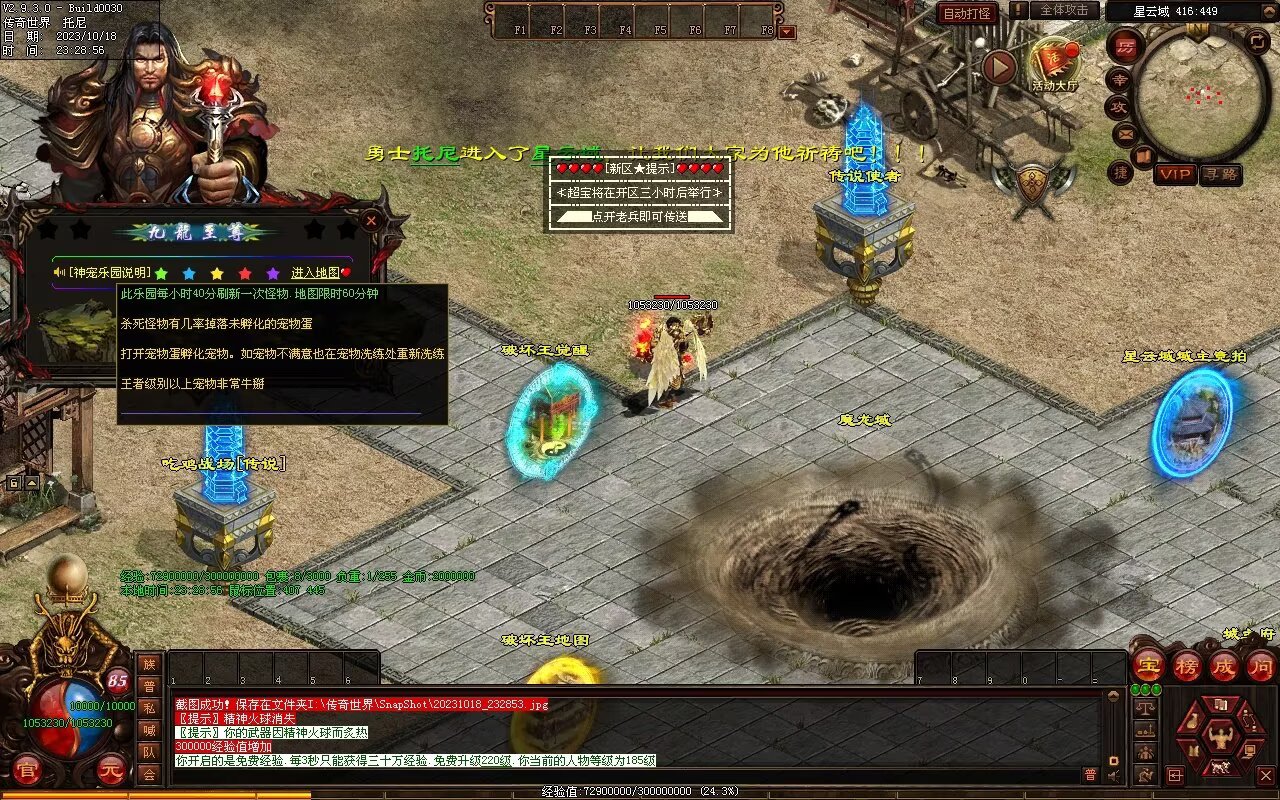Select the 队 team chat channel
Image resolution: width=1280 pixels, height=800 pixels.
coord(149,752)
